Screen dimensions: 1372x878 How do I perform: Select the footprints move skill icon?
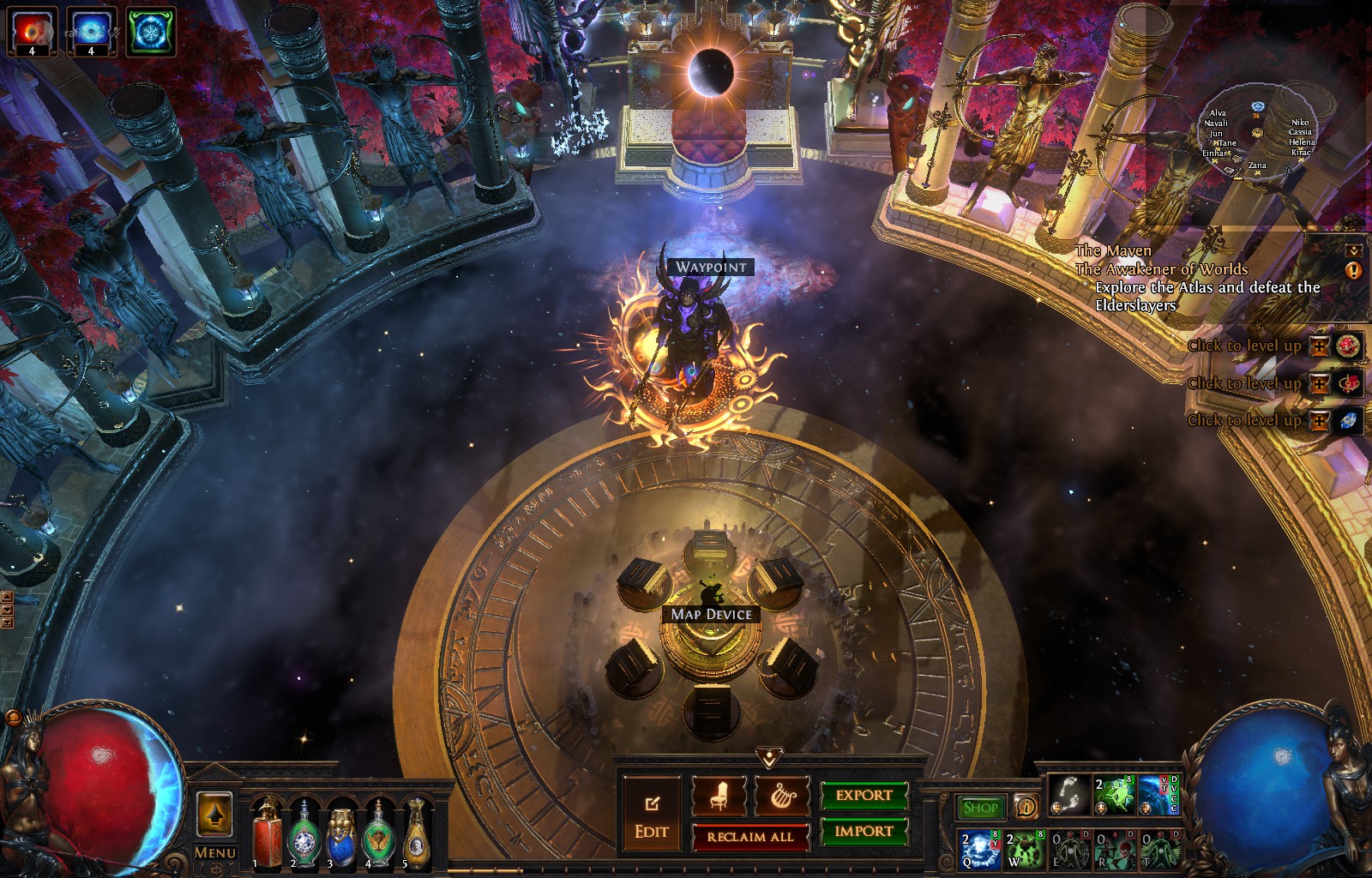(1068, 795)
